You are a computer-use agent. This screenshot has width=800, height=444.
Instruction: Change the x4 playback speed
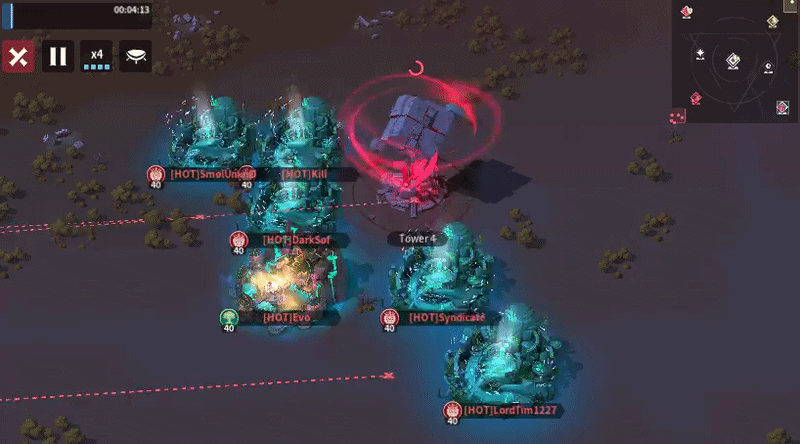point(97,56)
